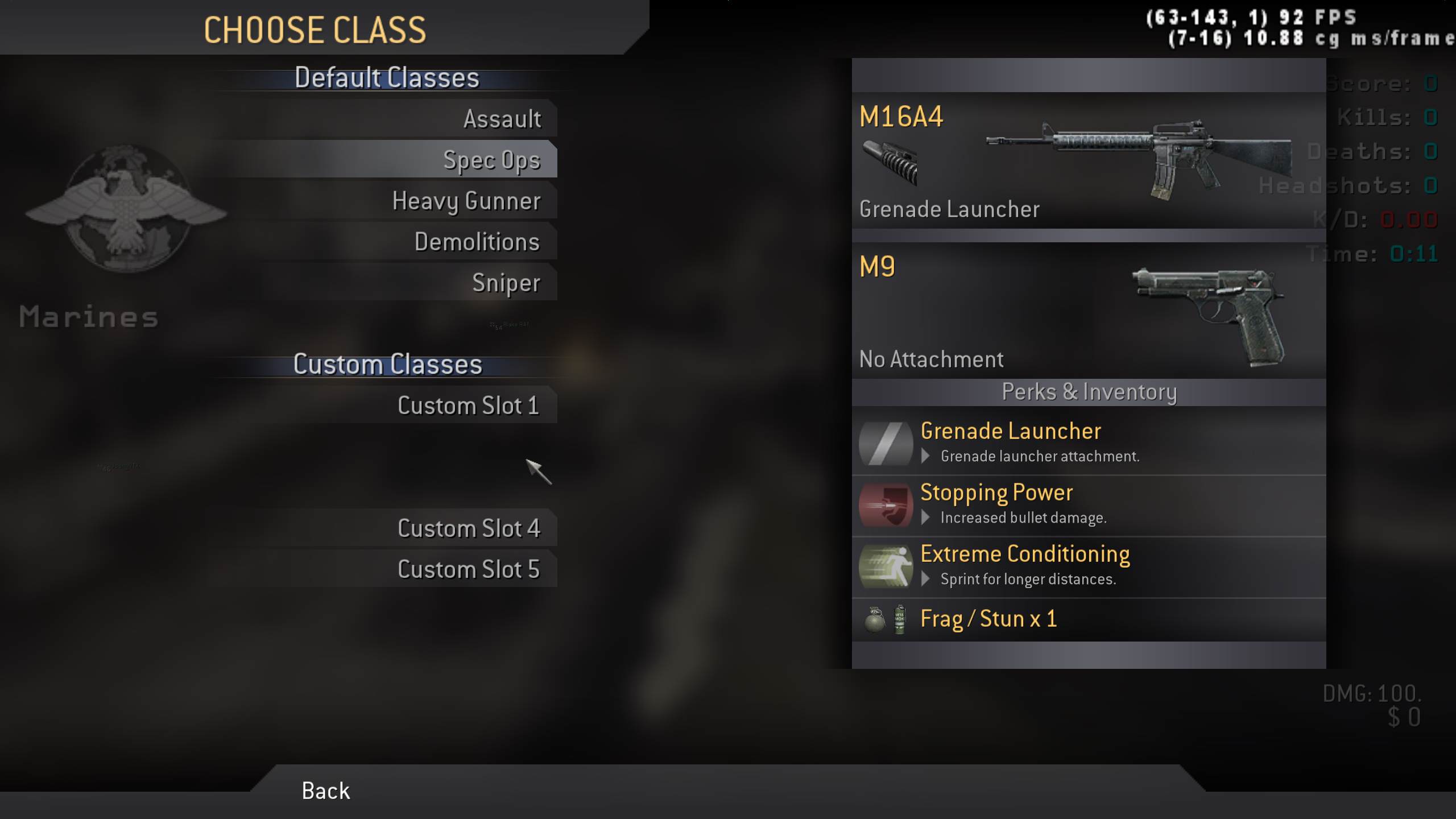Select Custom Slot 1

click(x=468, y=406)
